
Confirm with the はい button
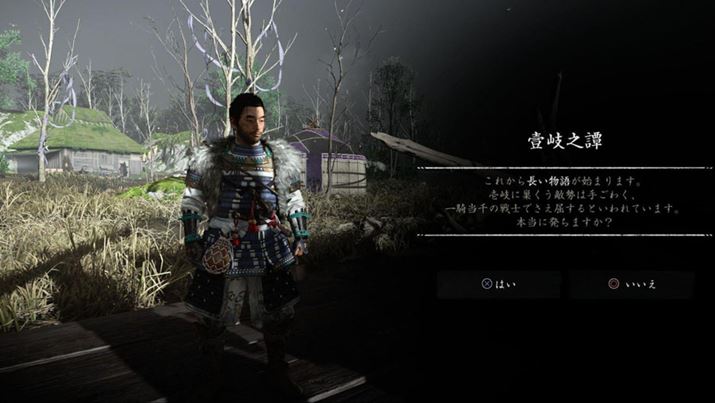pyautogui.click(x=499, y=284)
